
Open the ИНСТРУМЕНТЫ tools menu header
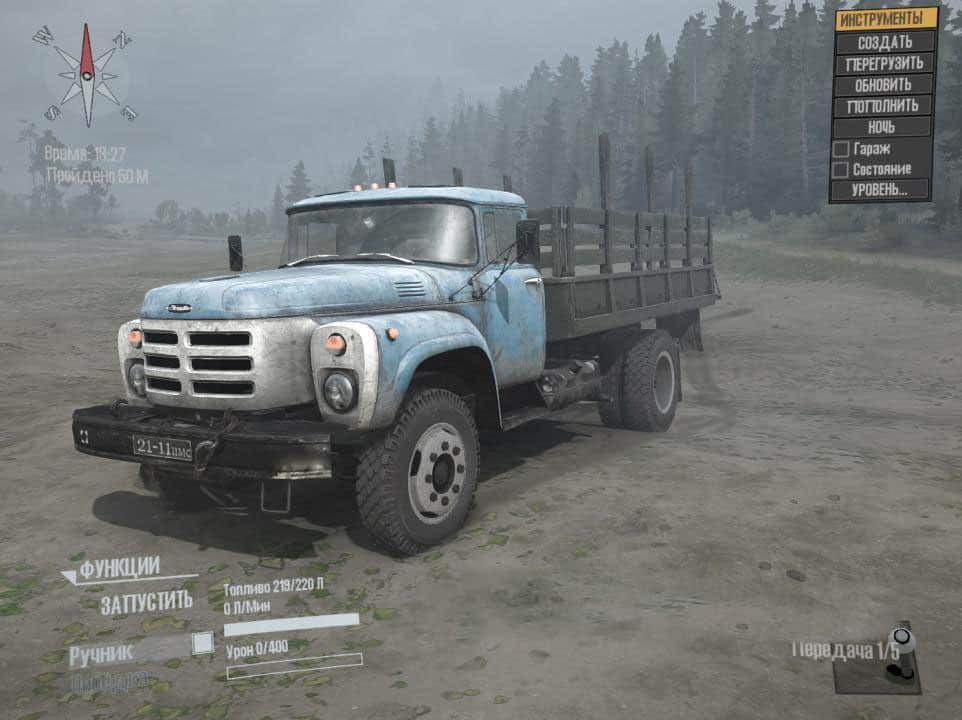pyautogui.click(x=884, y=19)
